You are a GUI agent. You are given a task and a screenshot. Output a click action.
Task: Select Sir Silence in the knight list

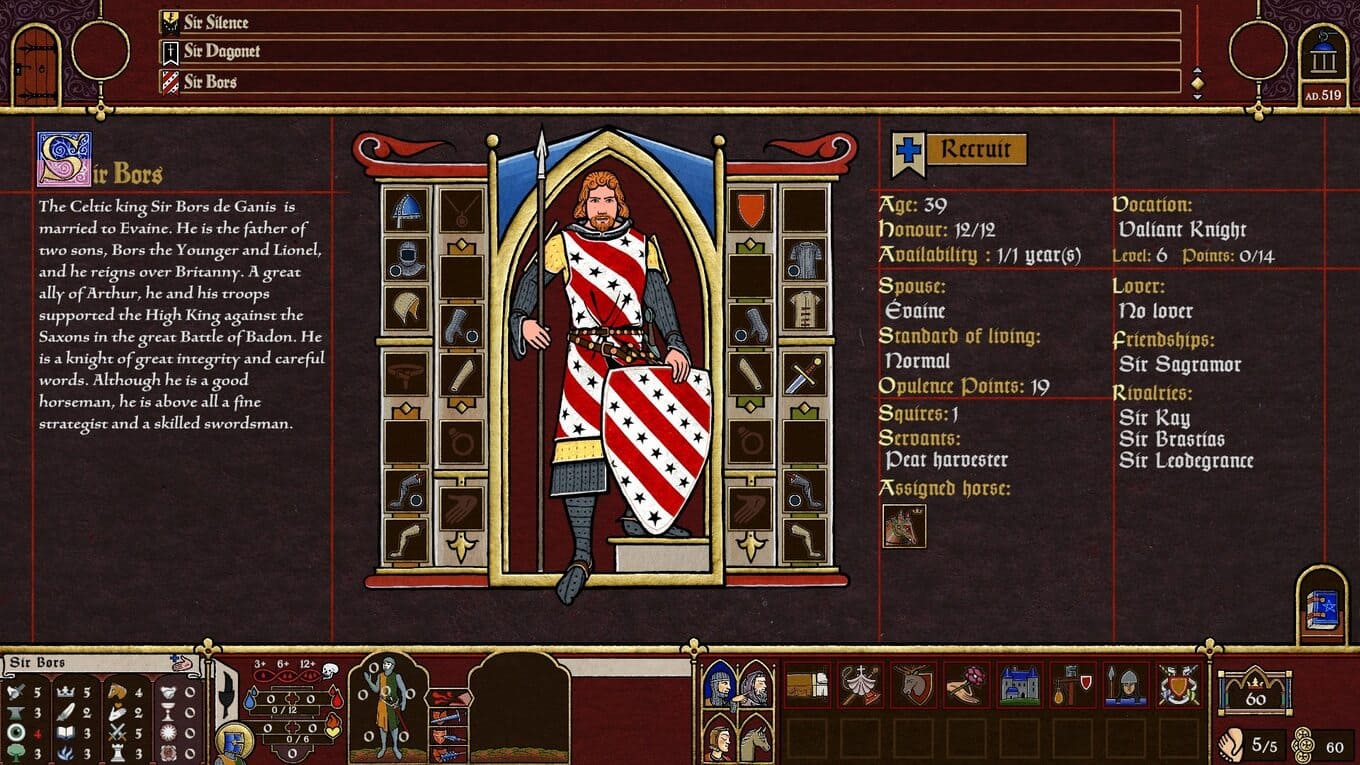point(670,22)
